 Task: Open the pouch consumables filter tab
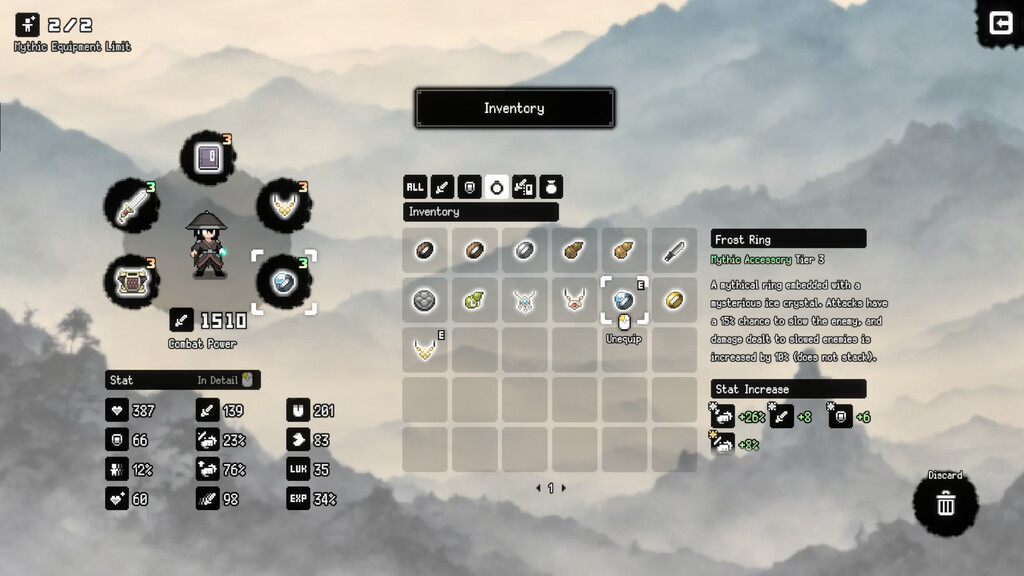551,186
